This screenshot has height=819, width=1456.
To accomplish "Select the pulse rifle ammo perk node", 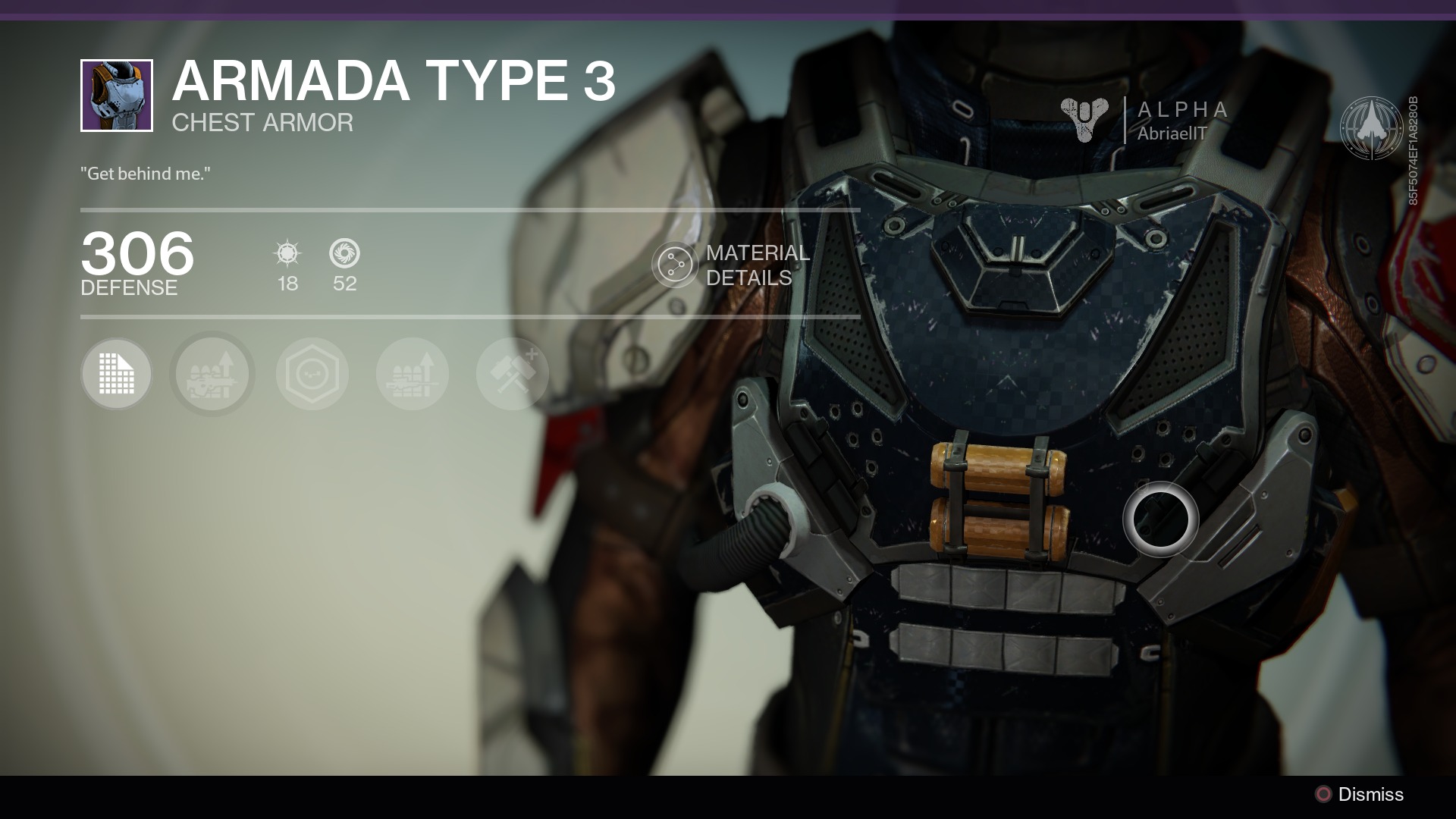I will point(212,375).
